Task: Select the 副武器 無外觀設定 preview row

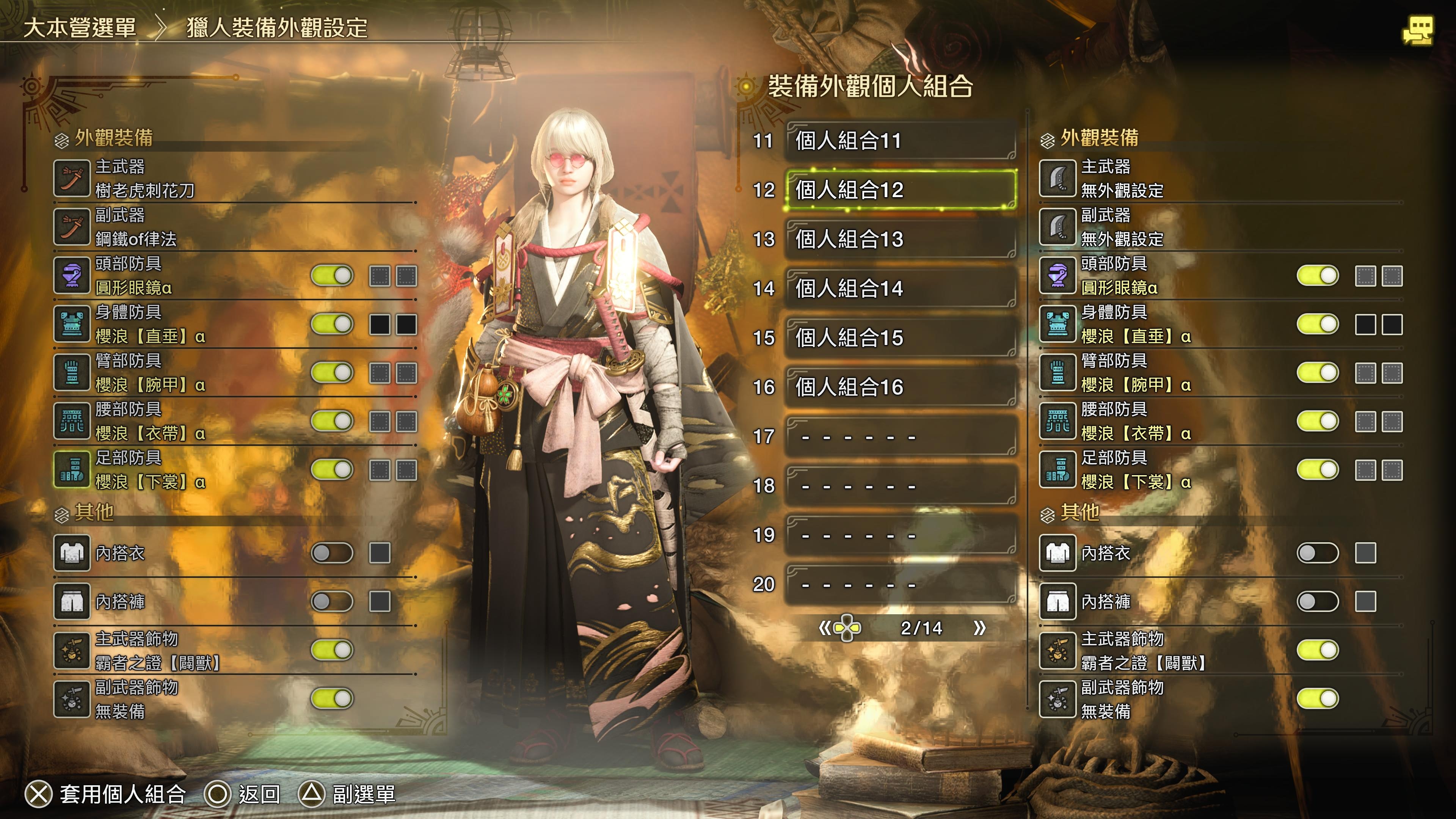Action: 1221,227
